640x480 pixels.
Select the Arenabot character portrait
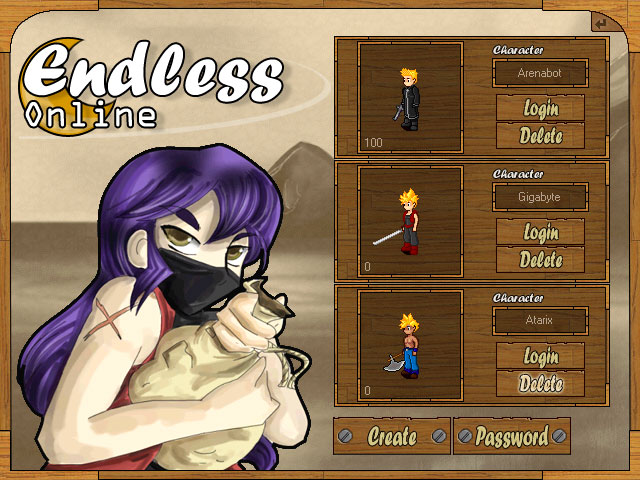410,96
